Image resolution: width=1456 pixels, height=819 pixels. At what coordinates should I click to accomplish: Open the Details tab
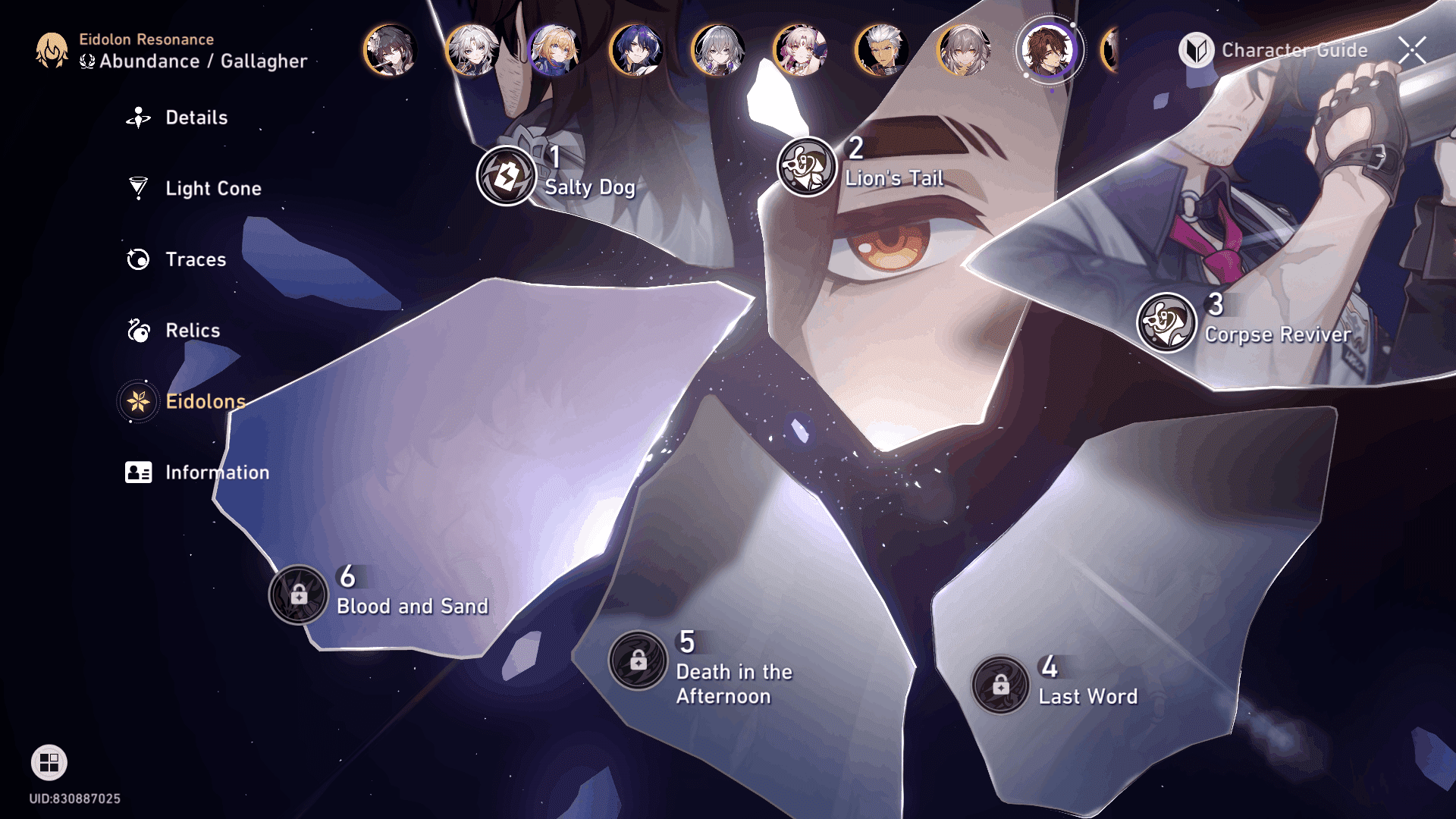(x=195, y=118)
